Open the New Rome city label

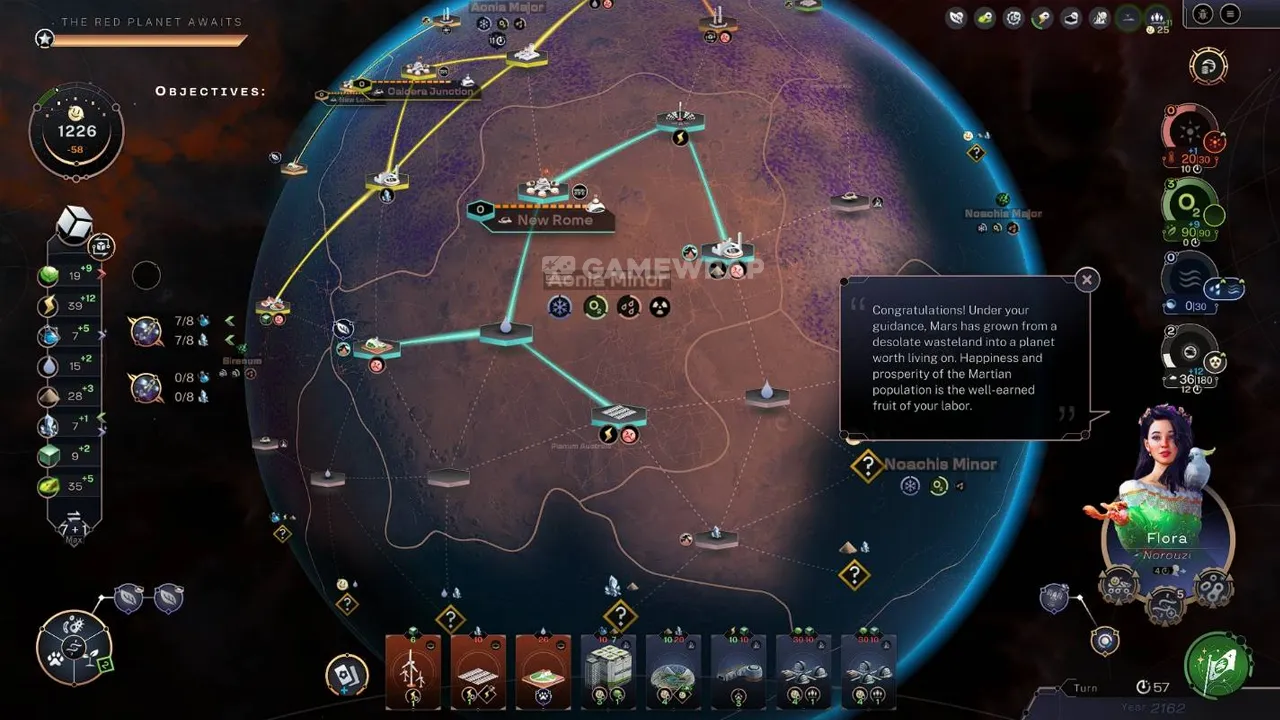click(553, 220)
